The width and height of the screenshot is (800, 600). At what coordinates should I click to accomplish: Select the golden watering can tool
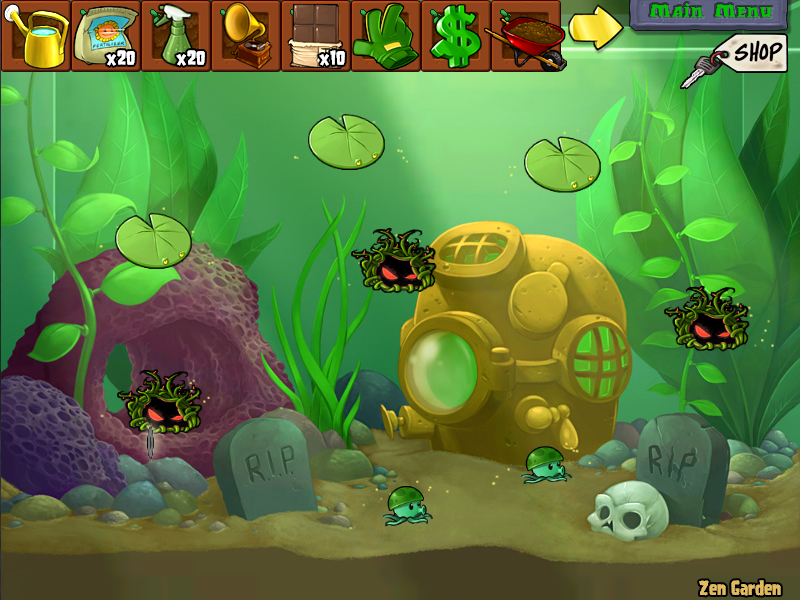point(36,36)
